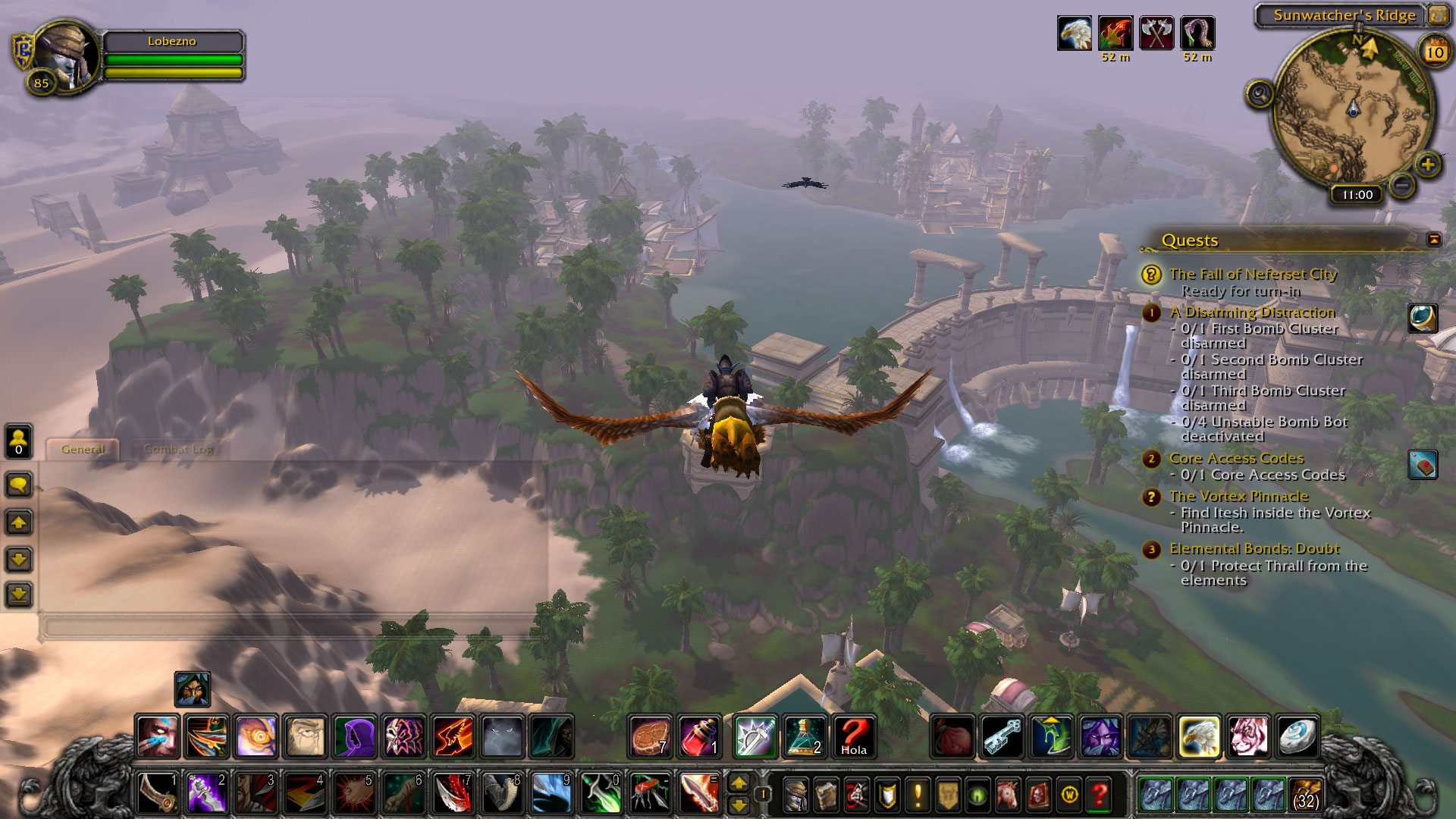Image resolution: width=1456 pixels, height=819 pixels.
Task: Open the backpack showing 32 free slots
Action: point(1304,794)
